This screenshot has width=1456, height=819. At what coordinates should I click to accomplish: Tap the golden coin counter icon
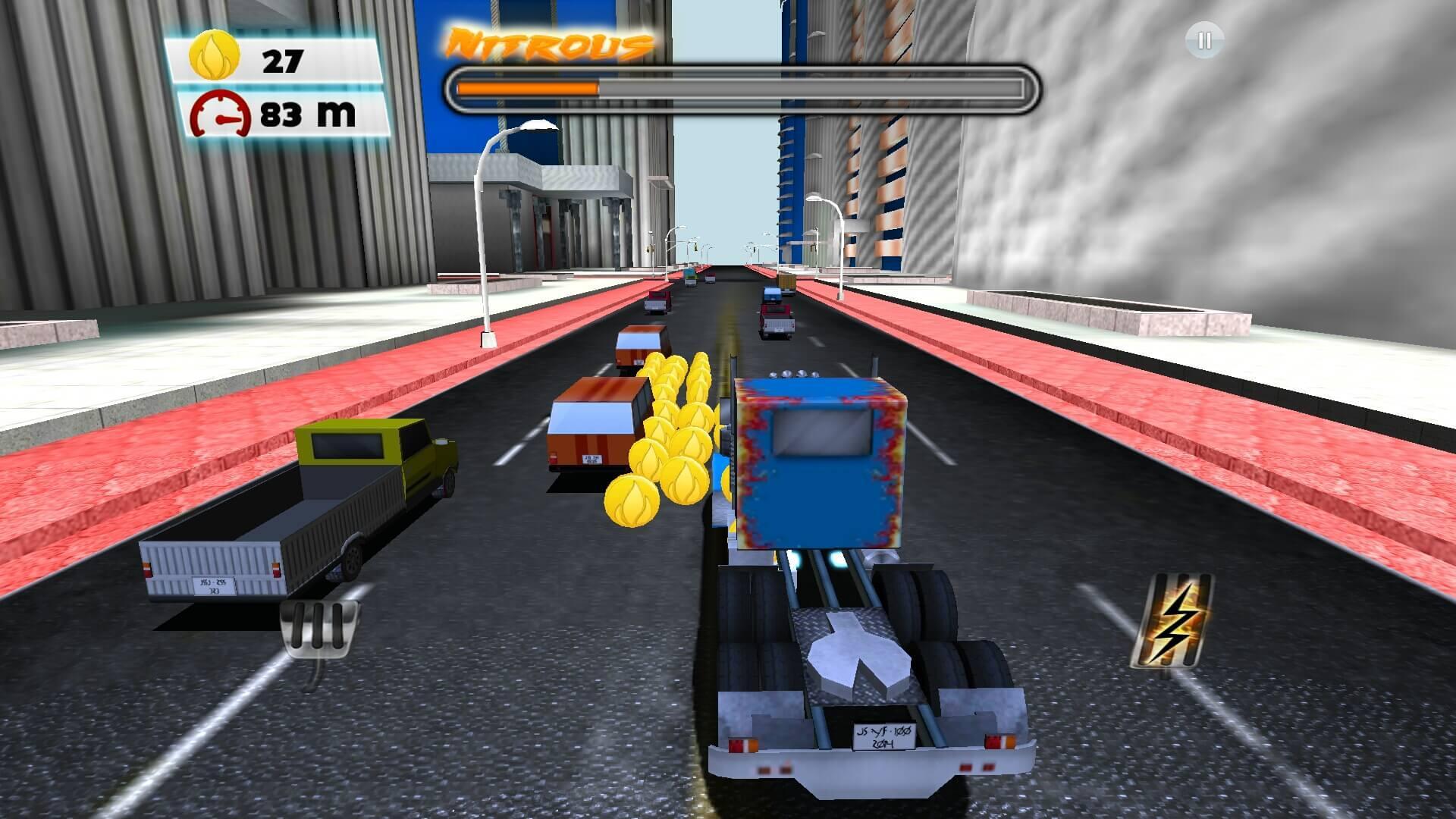click(x=214, y=55)
